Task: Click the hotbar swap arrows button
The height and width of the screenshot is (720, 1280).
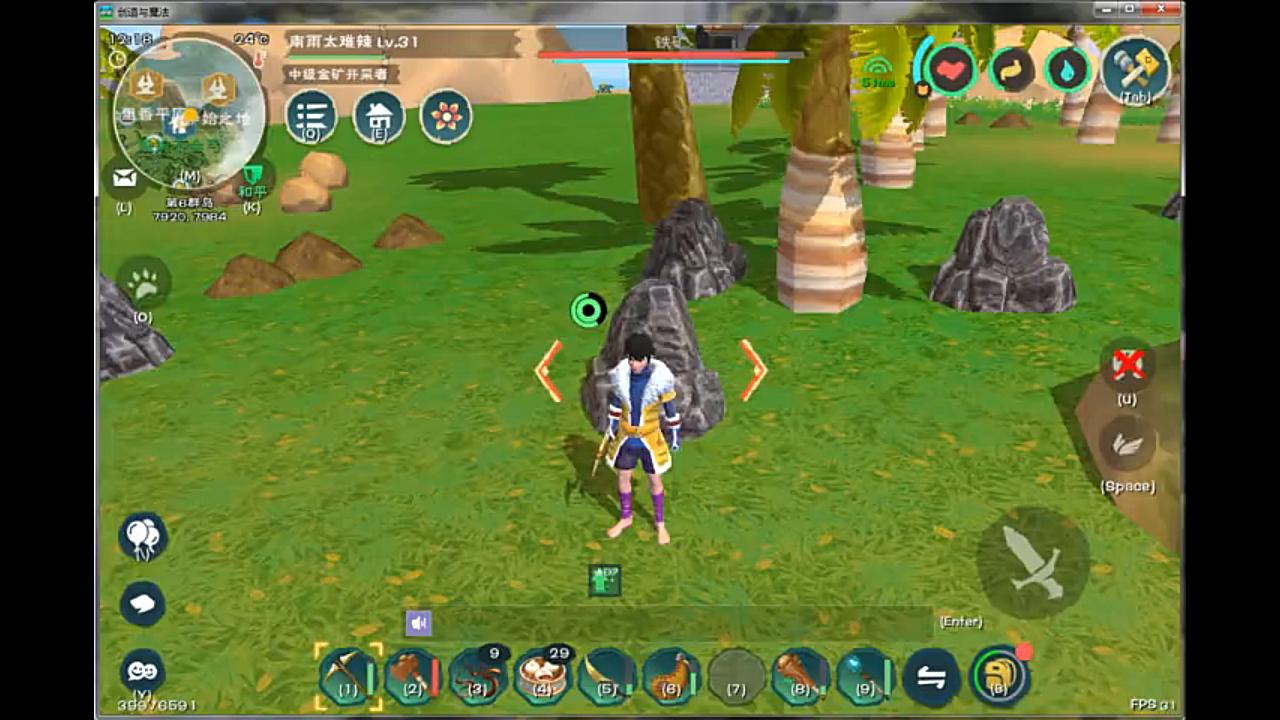Action: click(x=931, y=677)
